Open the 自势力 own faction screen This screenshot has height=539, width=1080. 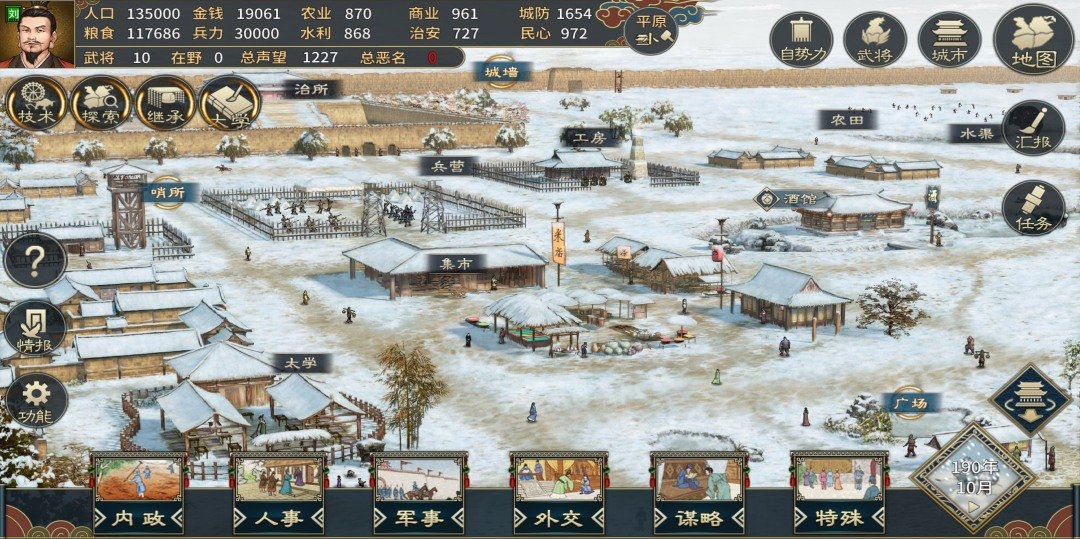801,40
